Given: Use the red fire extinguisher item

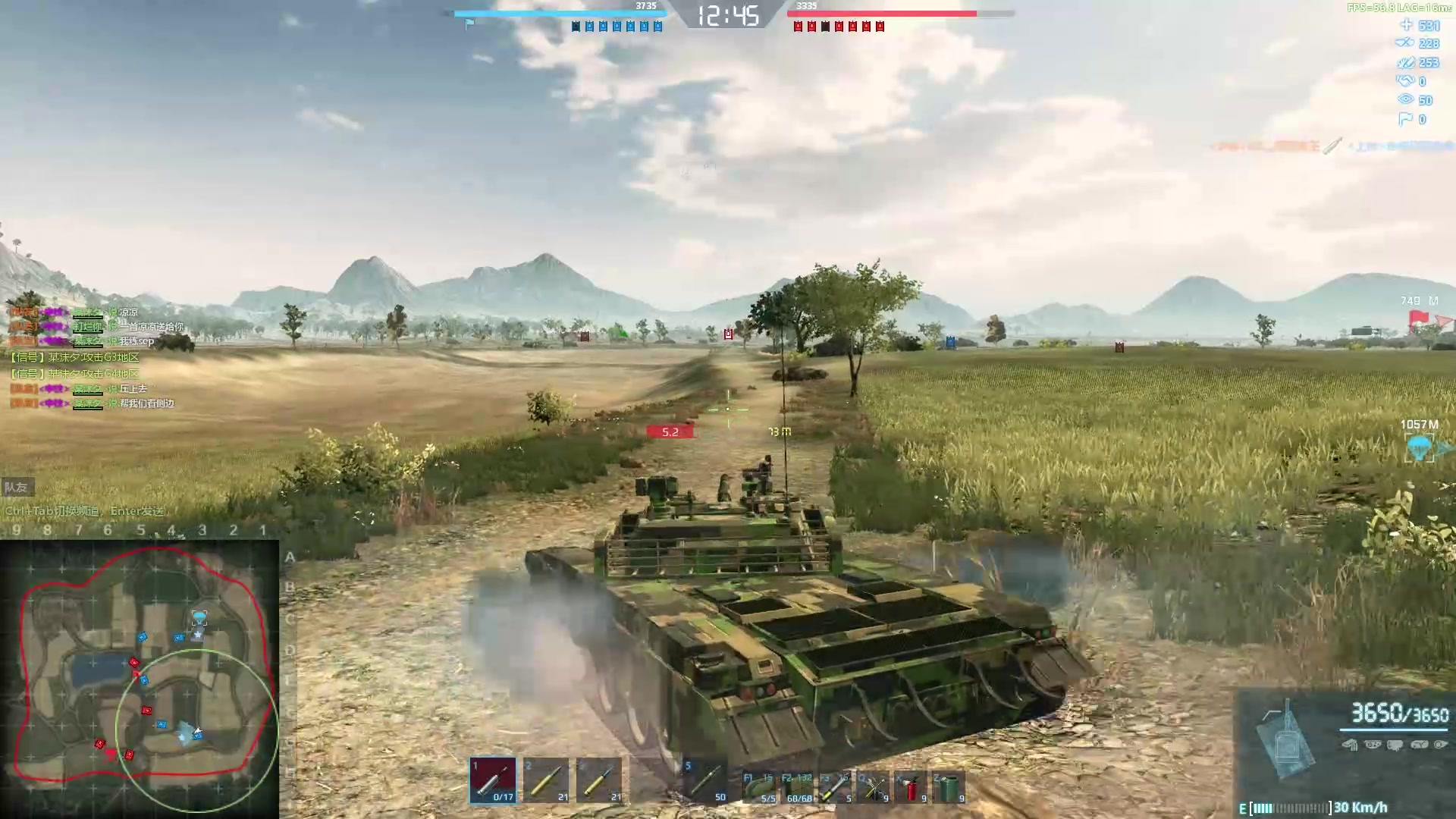Looking at the screenshot, I should pos(912,787).
